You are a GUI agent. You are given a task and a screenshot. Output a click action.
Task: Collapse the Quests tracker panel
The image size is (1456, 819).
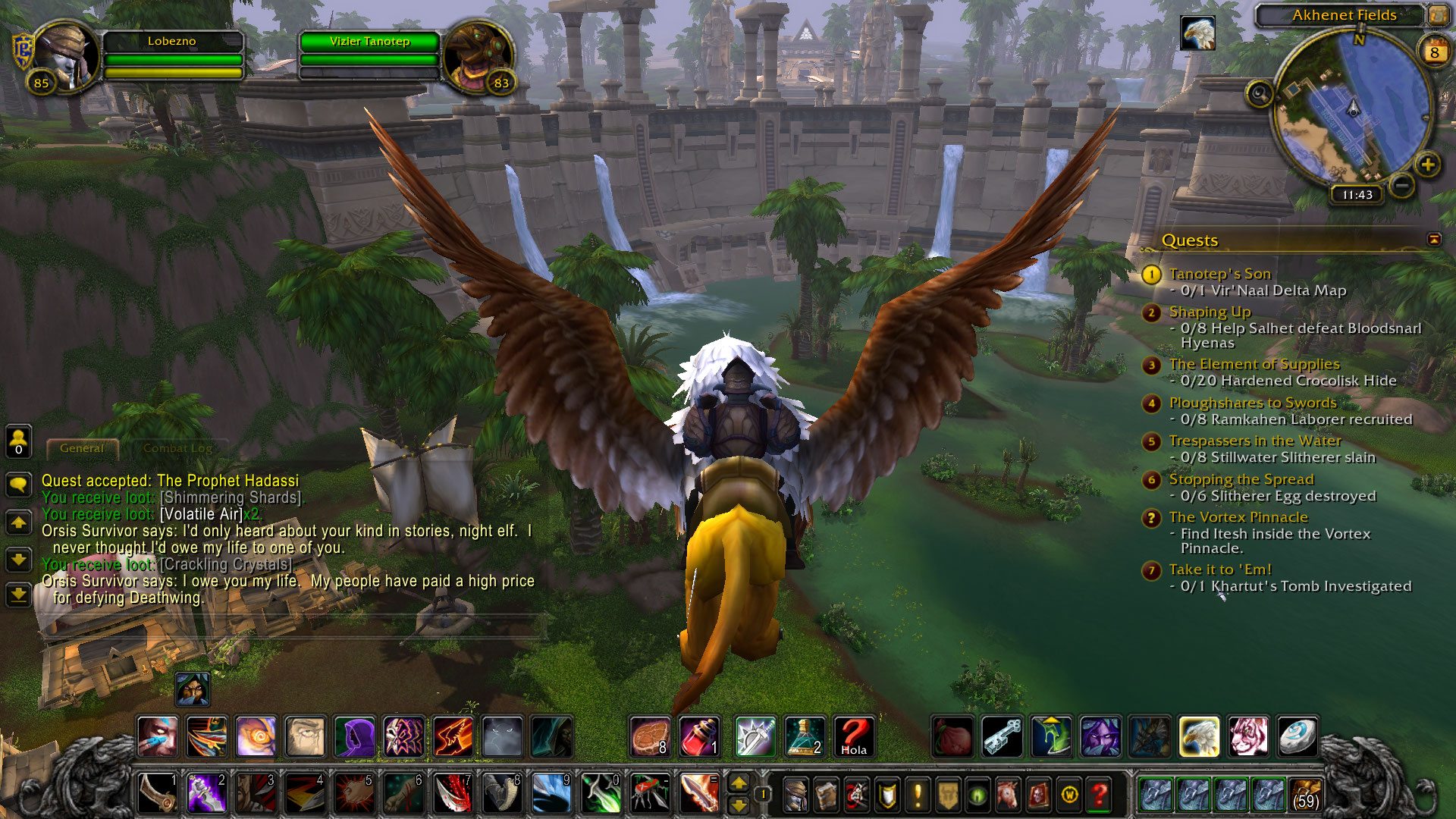point(1433,240)
